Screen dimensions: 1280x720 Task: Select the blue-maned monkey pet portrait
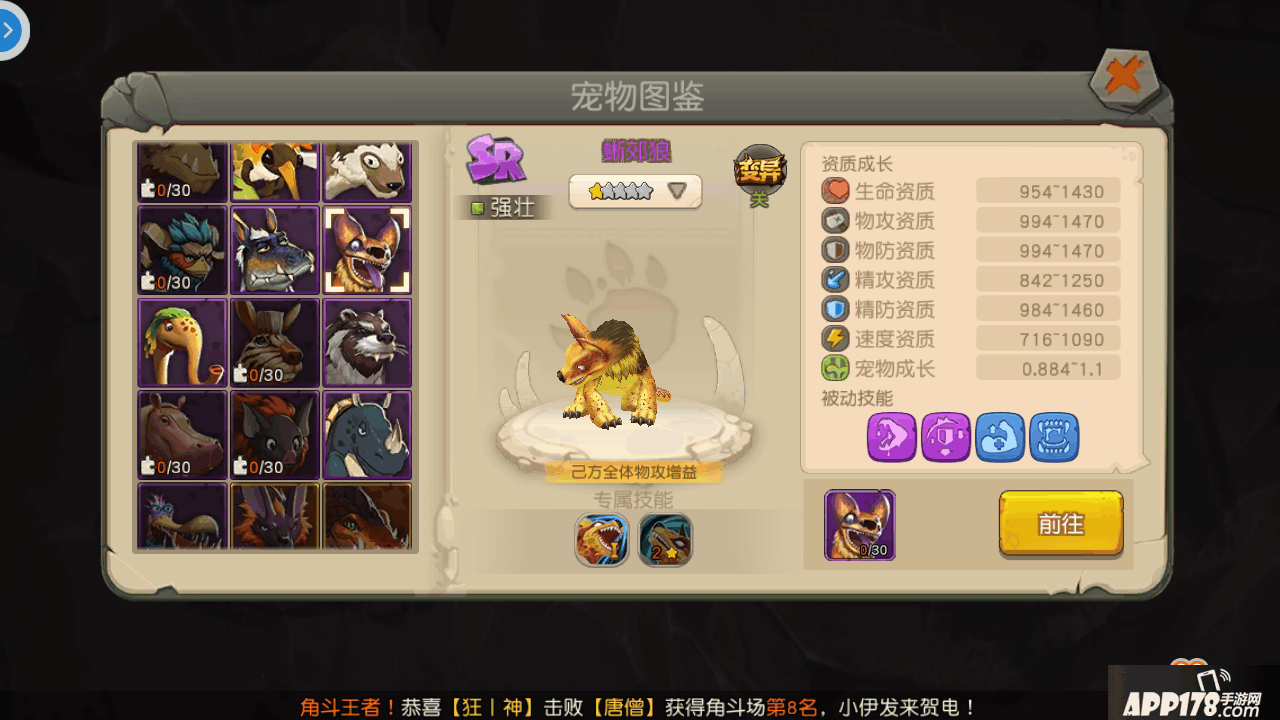point(183,250)
